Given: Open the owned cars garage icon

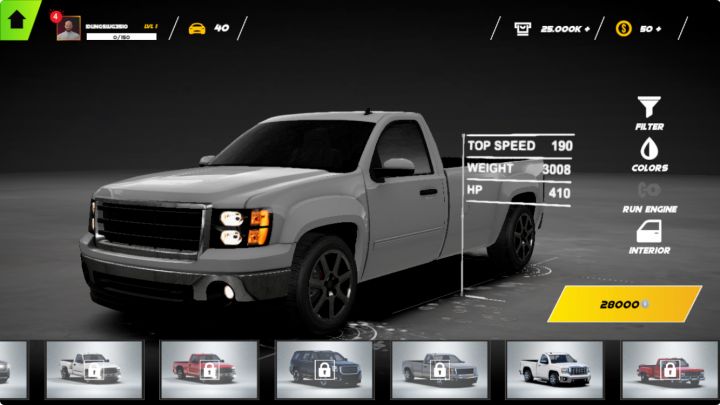Looking at the screenshot, I should pyautogui.click(x=197, y=28).
